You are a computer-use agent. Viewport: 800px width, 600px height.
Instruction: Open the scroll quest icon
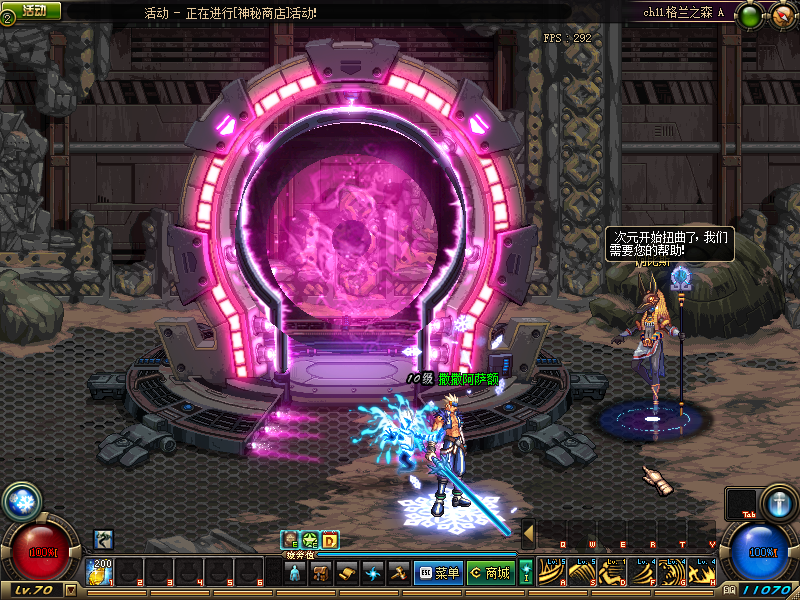[x=347, y=573]
